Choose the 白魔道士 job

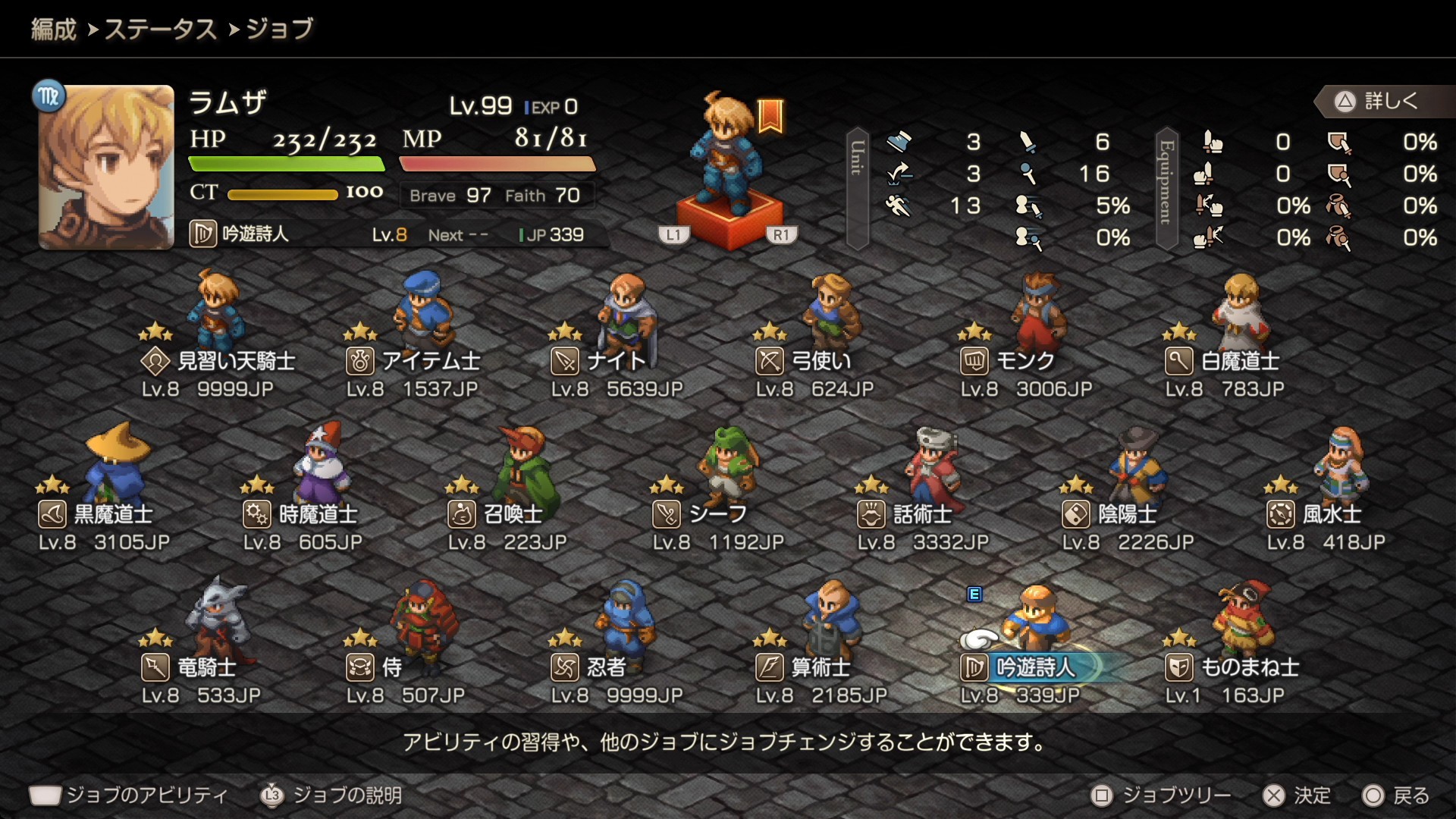(1222, 361)
